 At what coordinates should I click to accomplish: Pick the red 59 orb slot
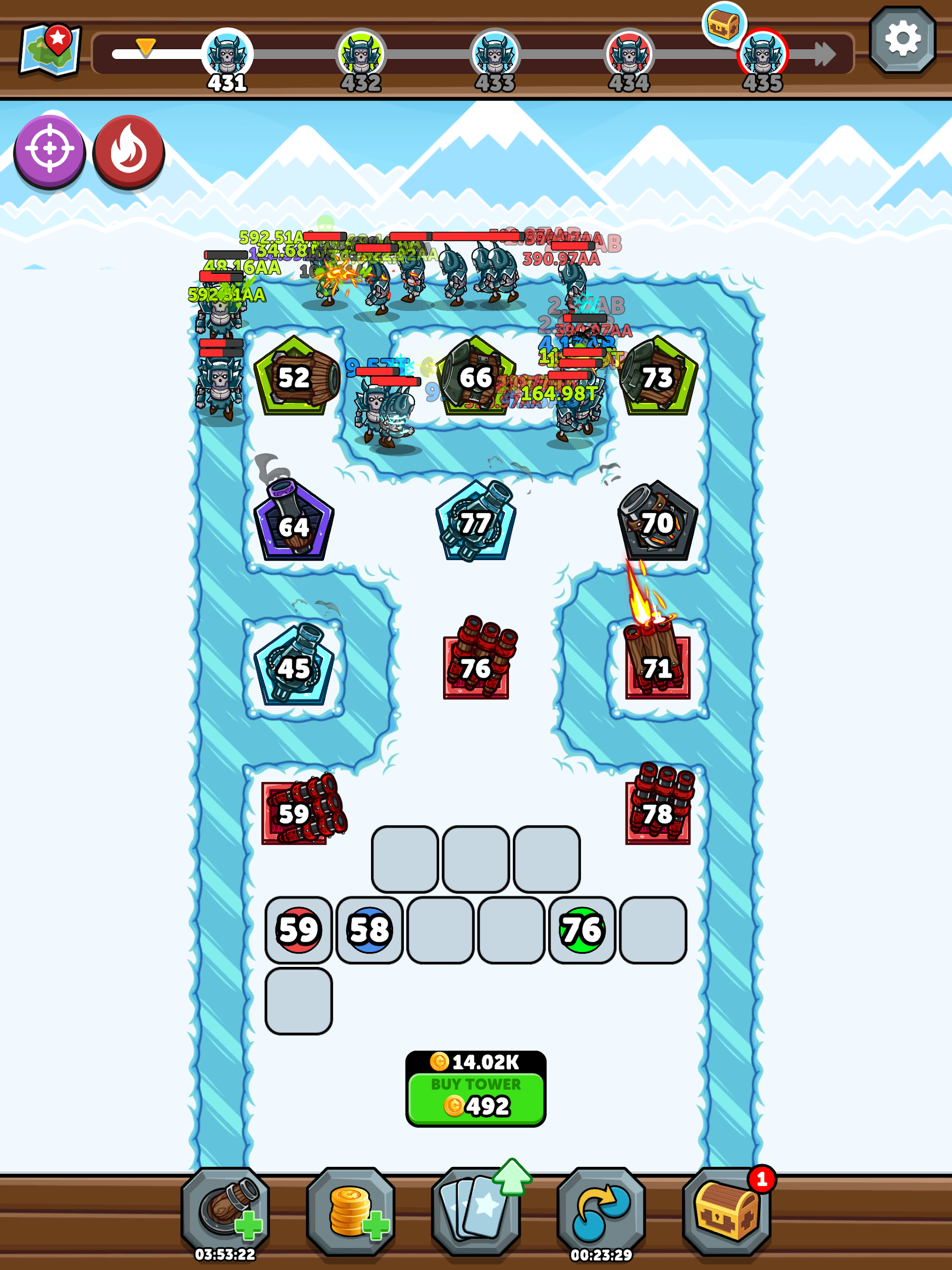[299, 930]
